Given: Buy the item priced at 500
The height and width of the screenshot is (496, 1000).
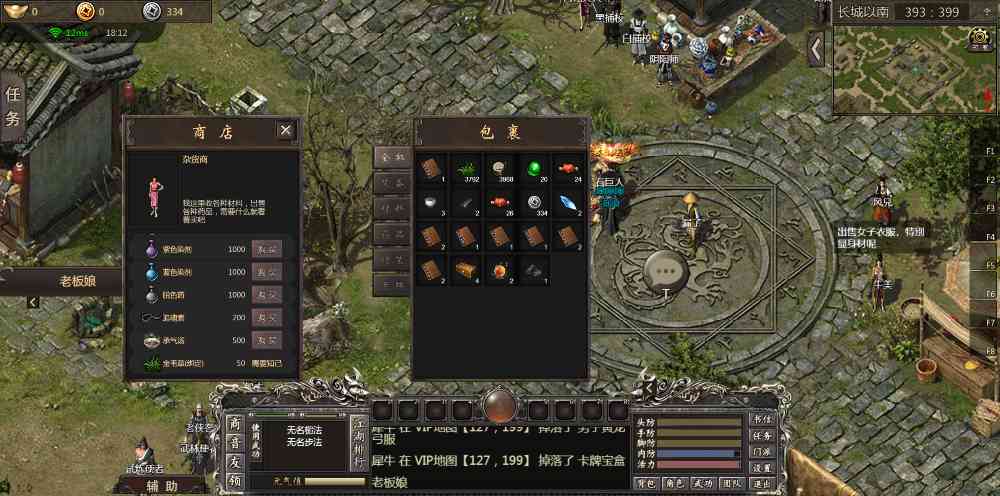Looking at the screenshot, I should tap(266, 340).
